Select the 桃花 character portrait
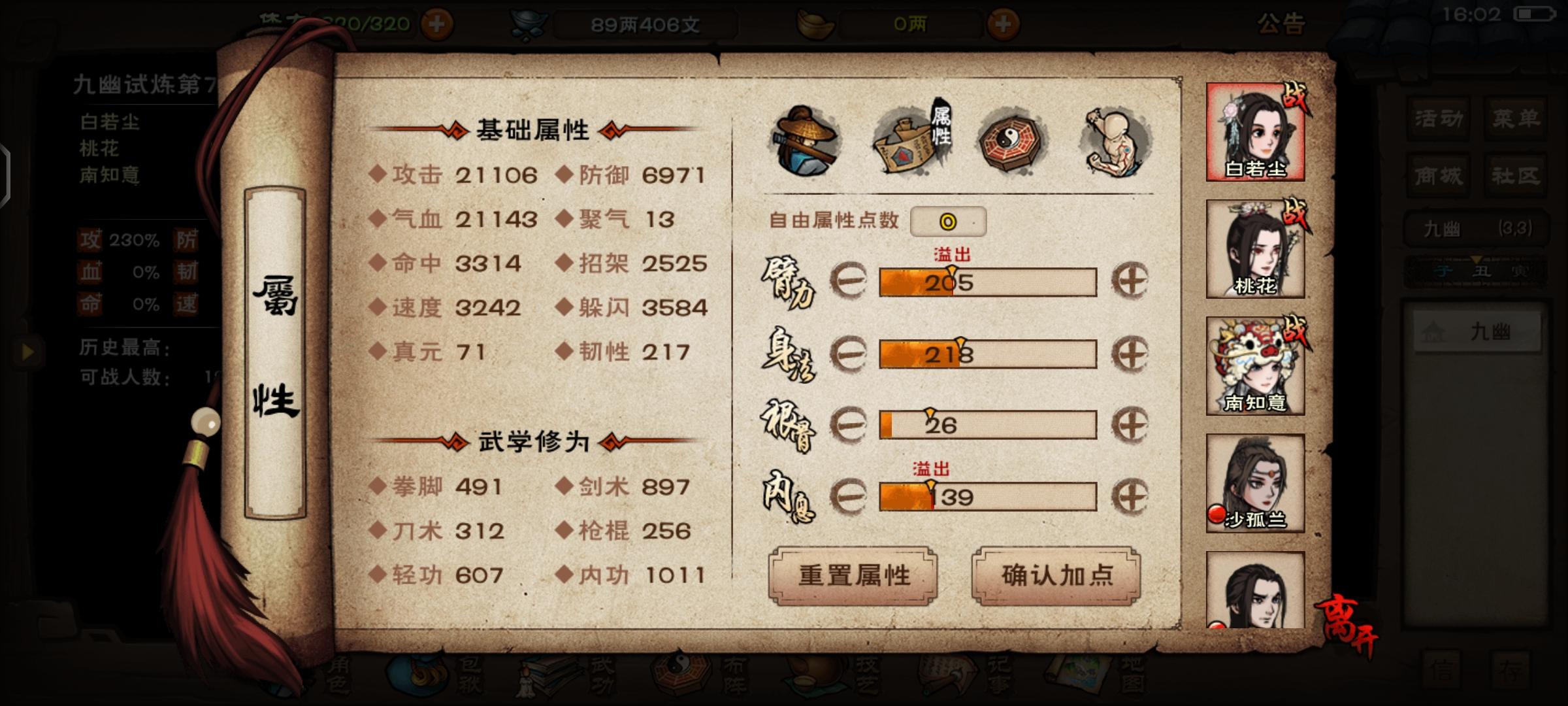 pyautogui.click(x=1255, y=248)
